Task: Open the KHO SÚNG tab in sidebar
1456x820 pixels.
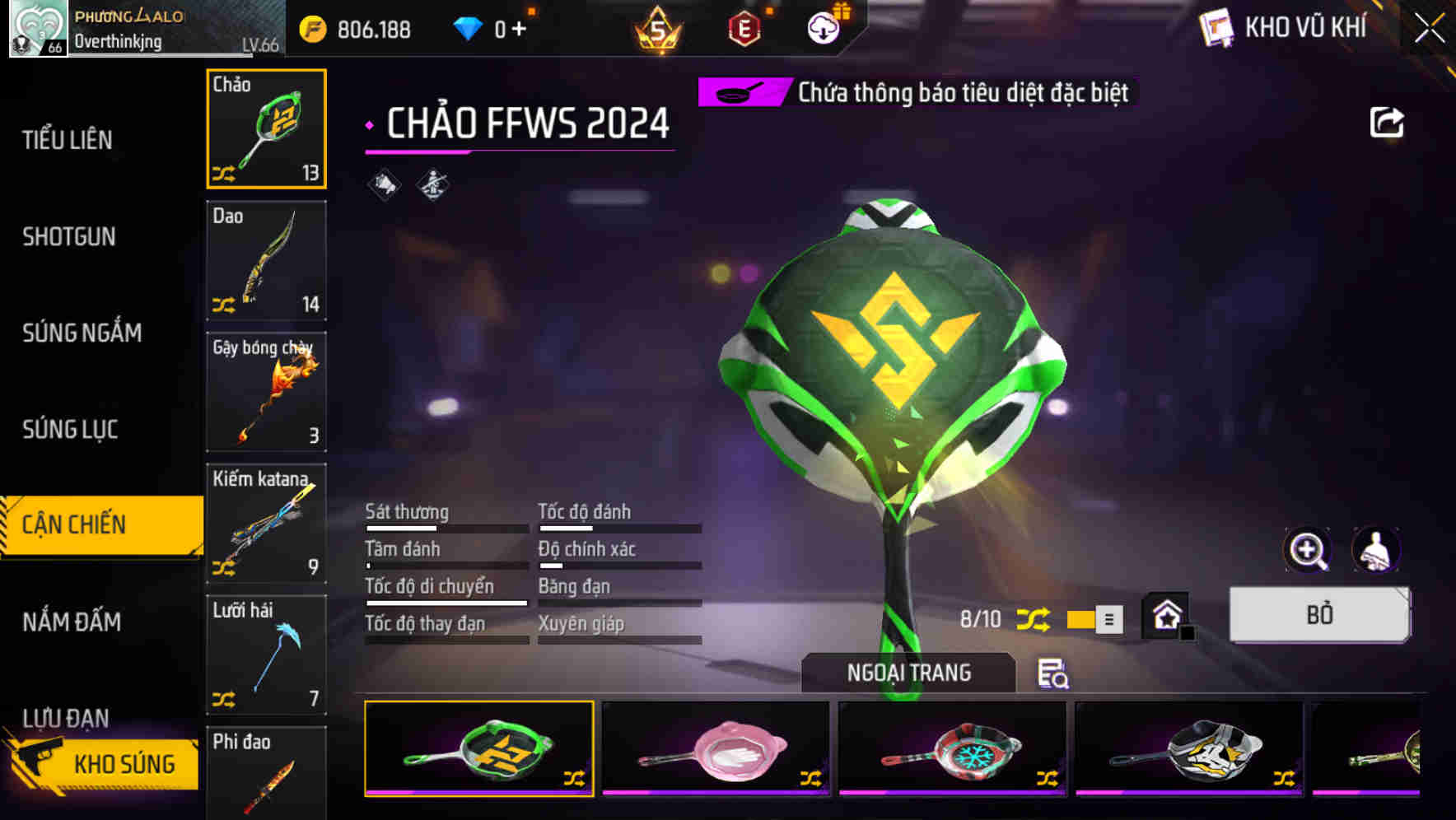Action: pos(122,763)
